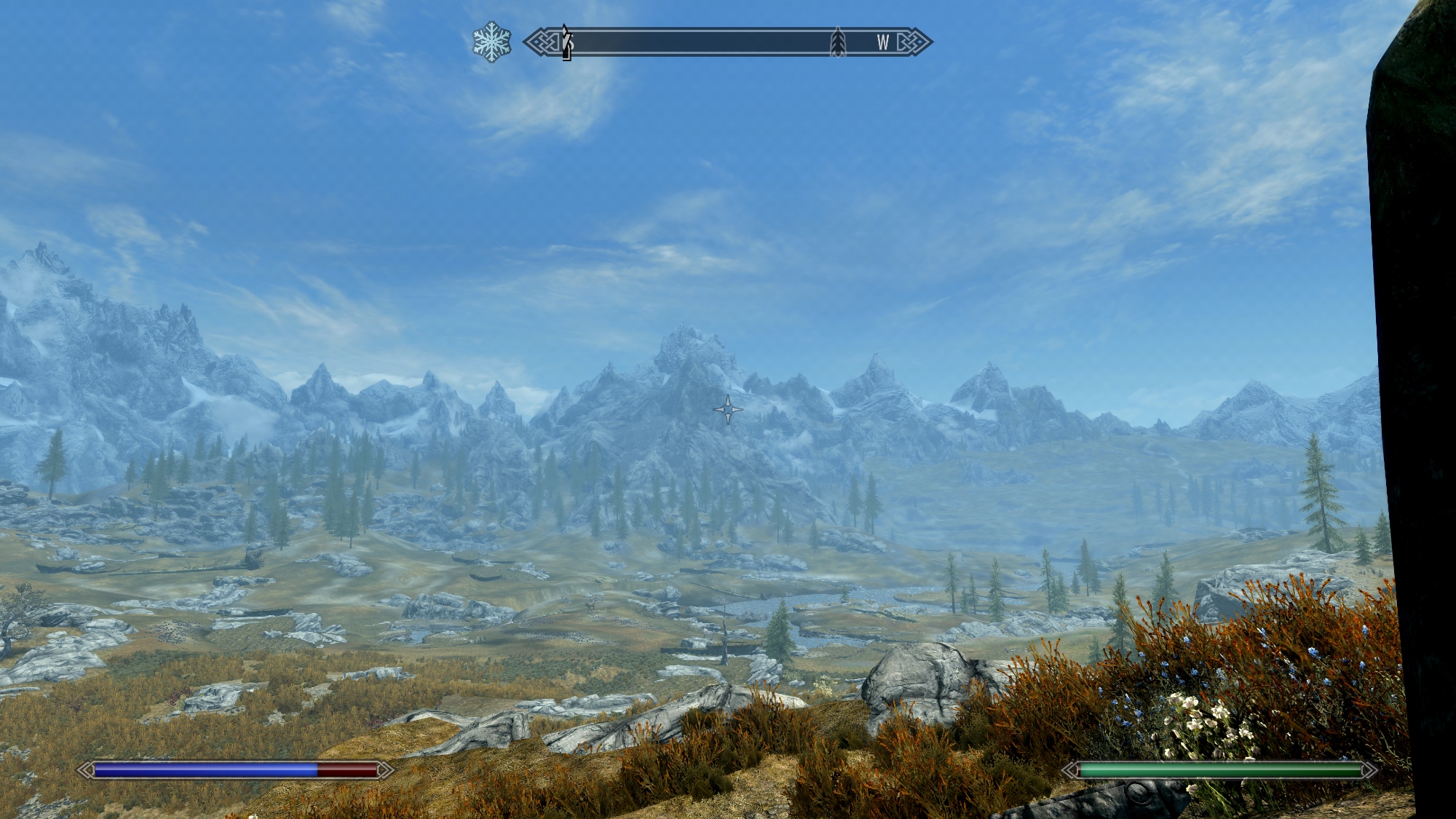Viewport: 1456px width, 819px height.
Task: Click the snowflake cold-weather icon
Action: 491,42
